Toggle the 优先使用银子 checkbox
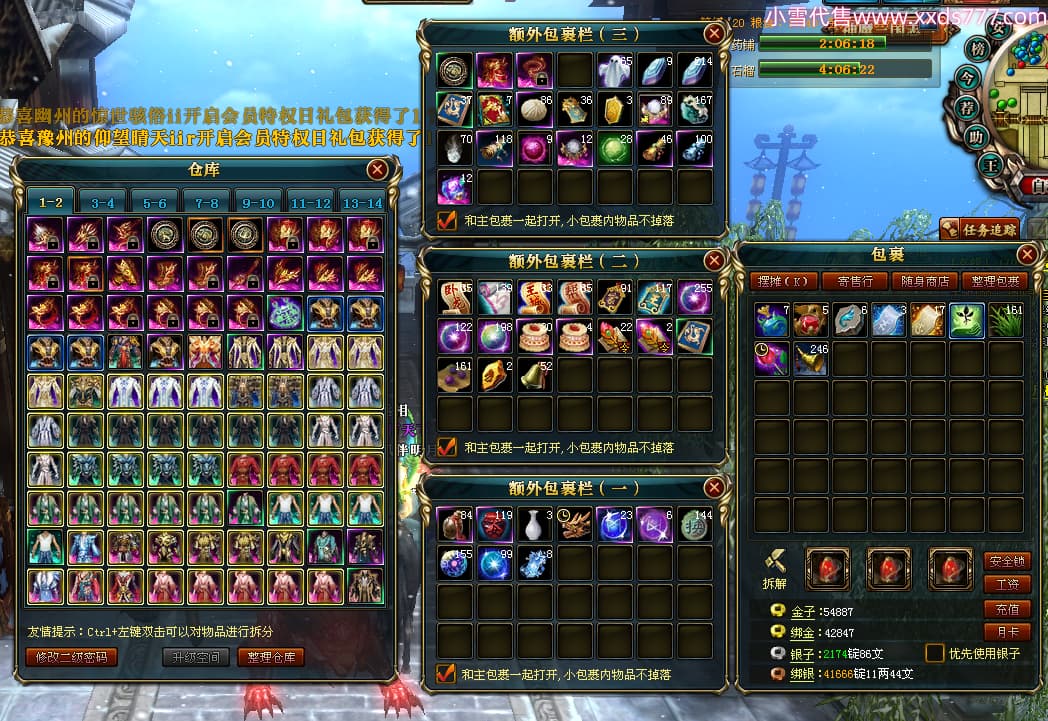1048x721 pixels. point(935,653)
